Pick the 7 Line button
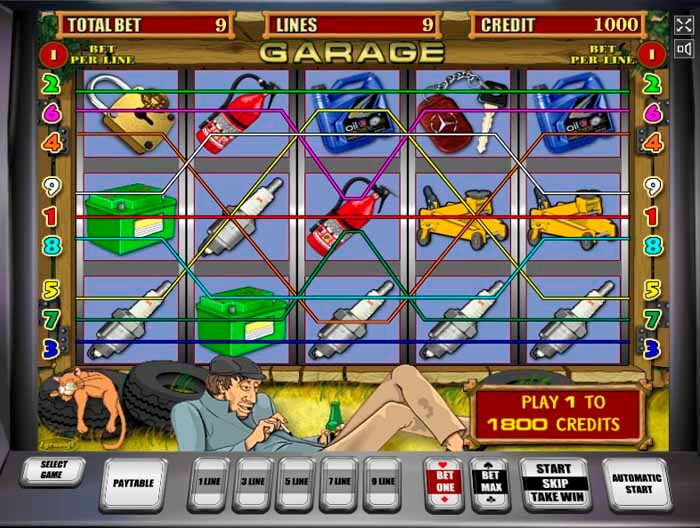The image size is (700, 528). point(340,482)
